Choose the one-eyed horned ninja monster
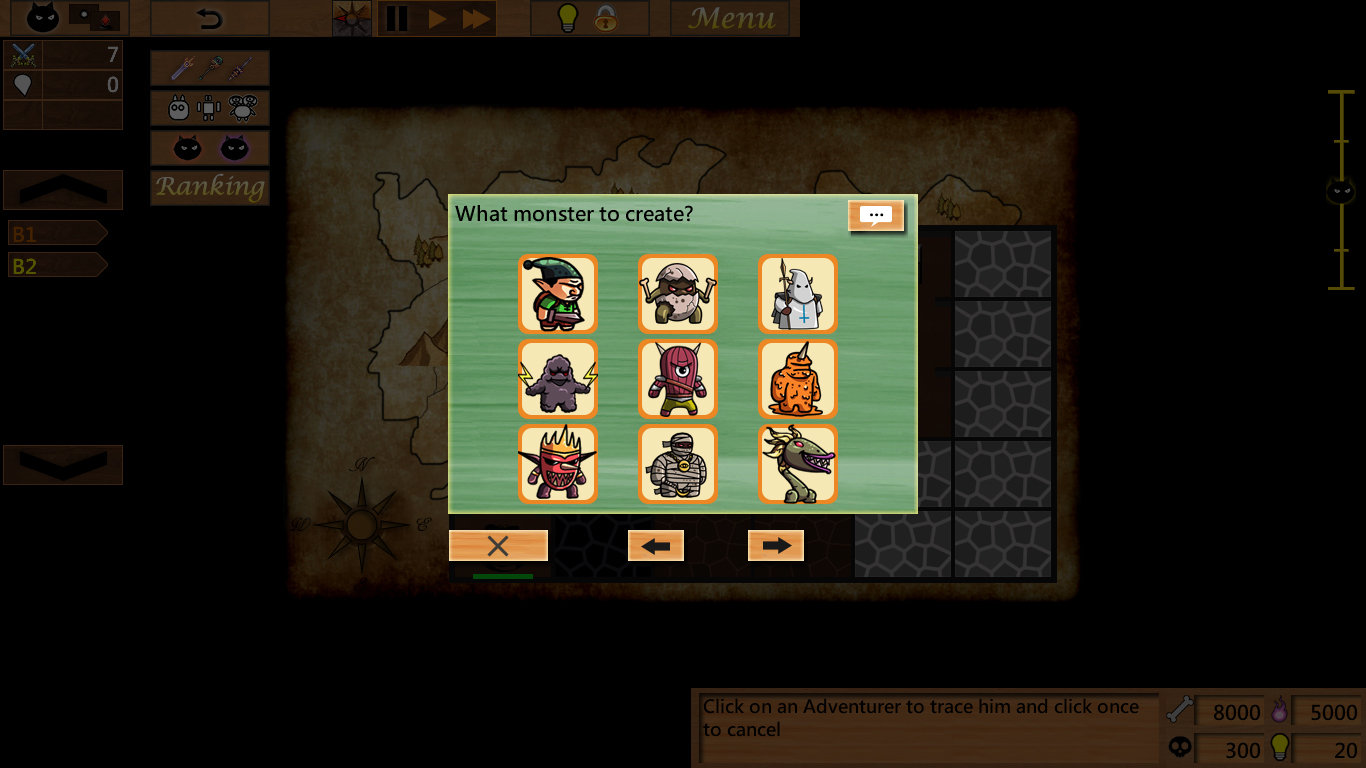 [x=677, y=379]
